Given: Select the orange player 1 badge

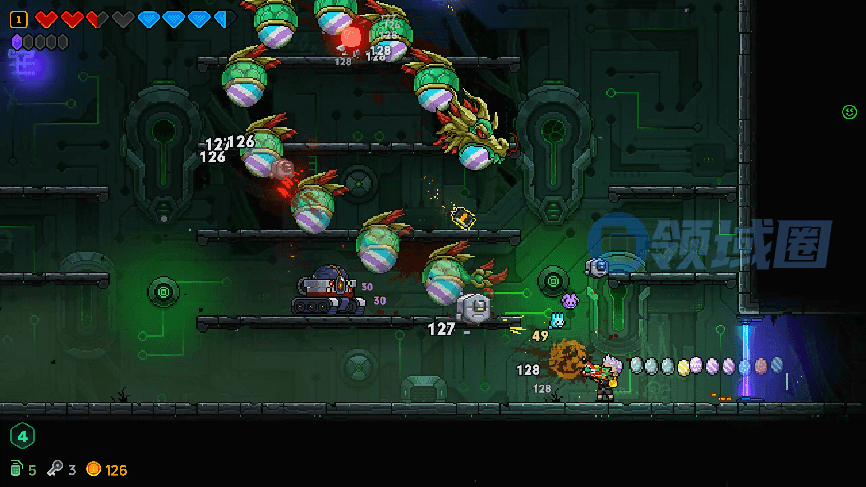Looking at the screenshot, I should point(18,19).
